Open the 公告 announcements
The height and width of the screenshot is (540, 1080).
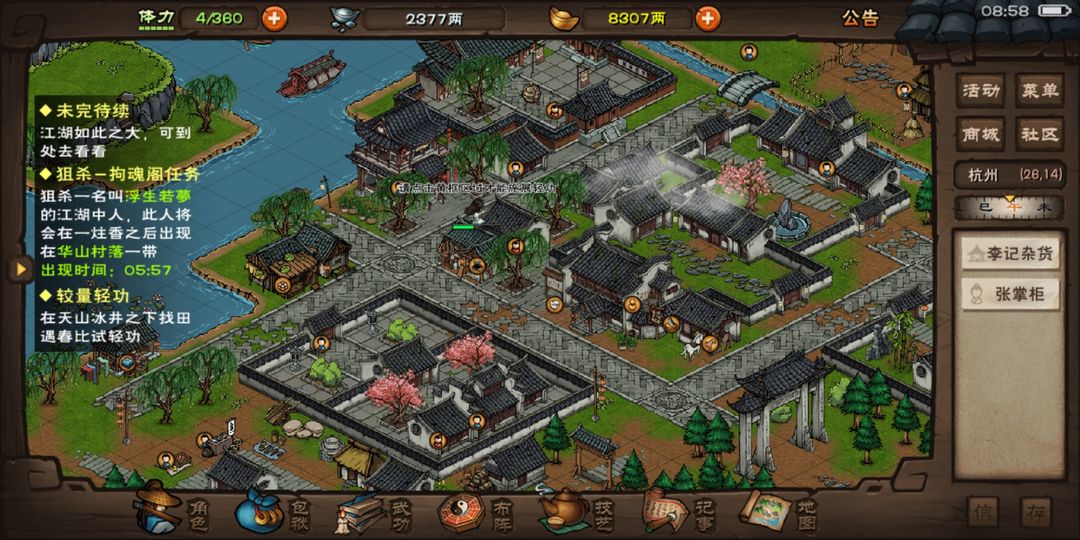[x=859, y=18]
